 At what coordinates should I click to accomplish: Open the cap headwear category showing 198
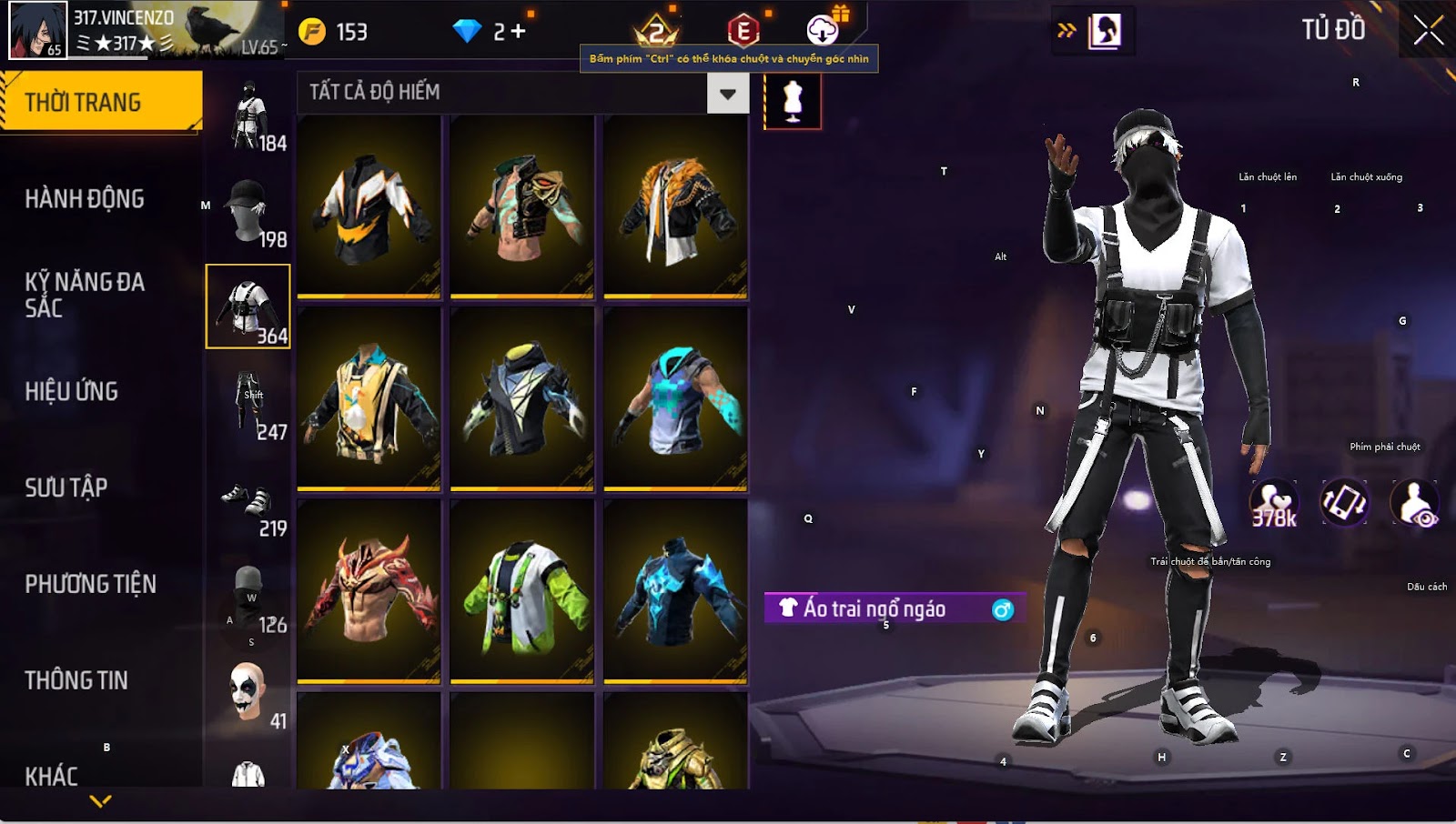click(x=248, y=210)
